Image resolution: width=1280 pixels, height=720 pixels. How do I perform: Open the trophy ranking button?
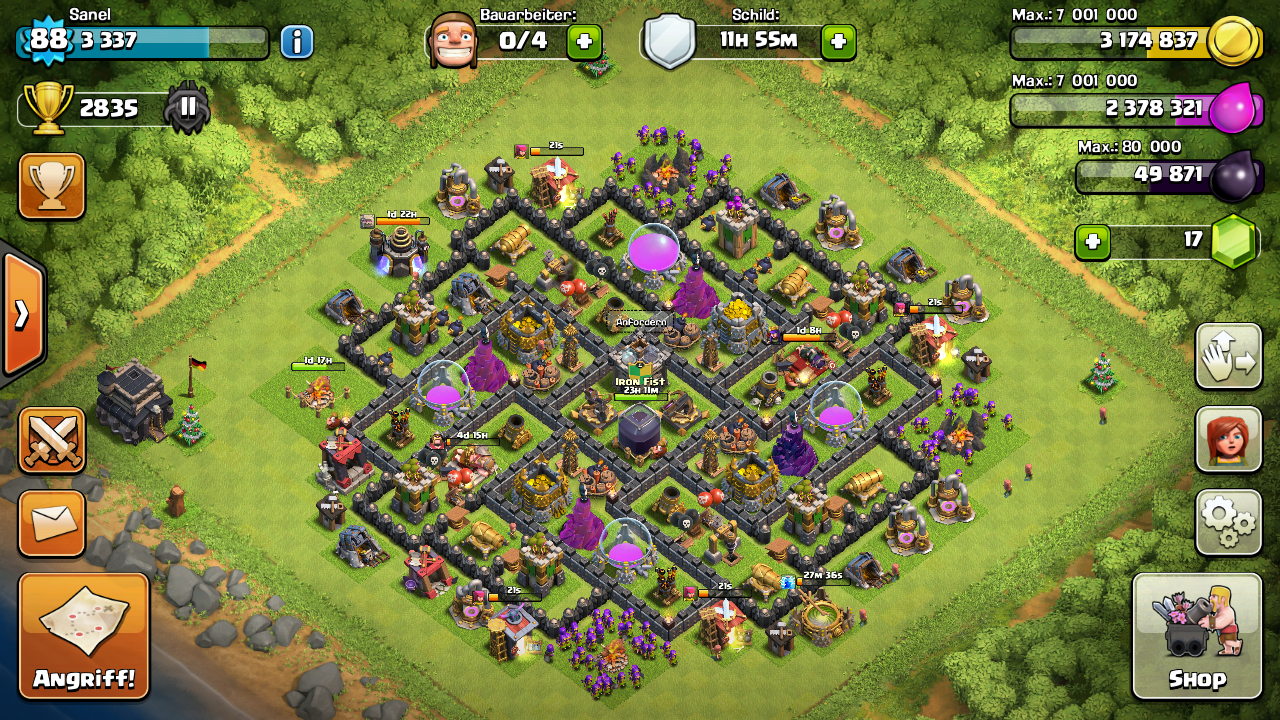(x=52, y=186)
